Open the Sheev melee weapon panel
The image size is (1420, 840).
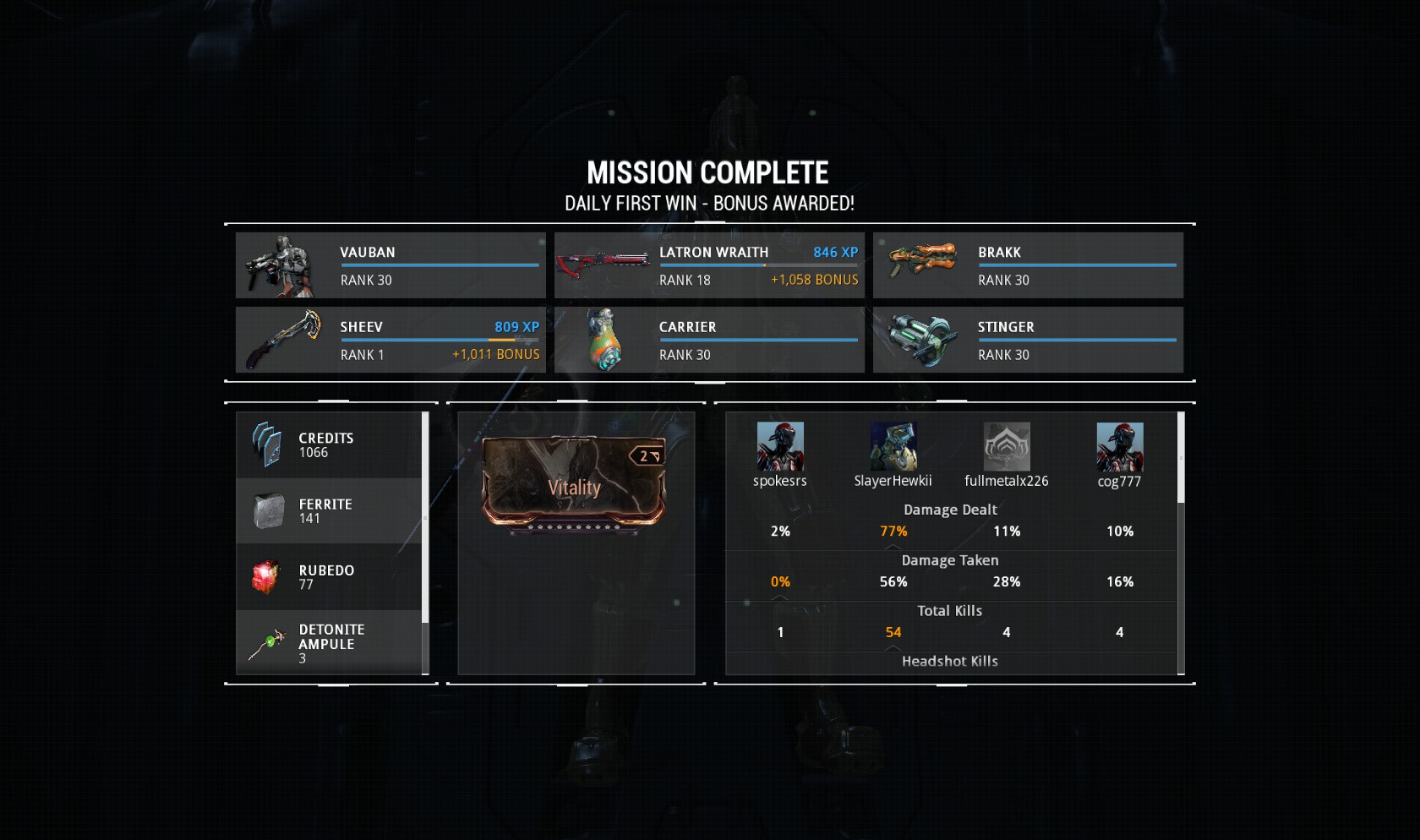[x=390, y=340]
